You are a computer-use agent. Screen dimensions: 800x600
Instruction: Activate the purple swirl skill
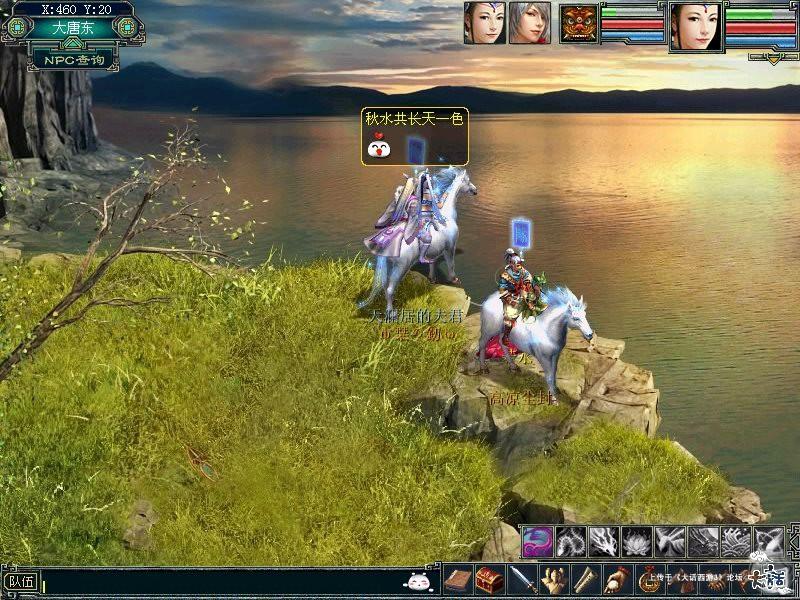(x=537, y=541)
